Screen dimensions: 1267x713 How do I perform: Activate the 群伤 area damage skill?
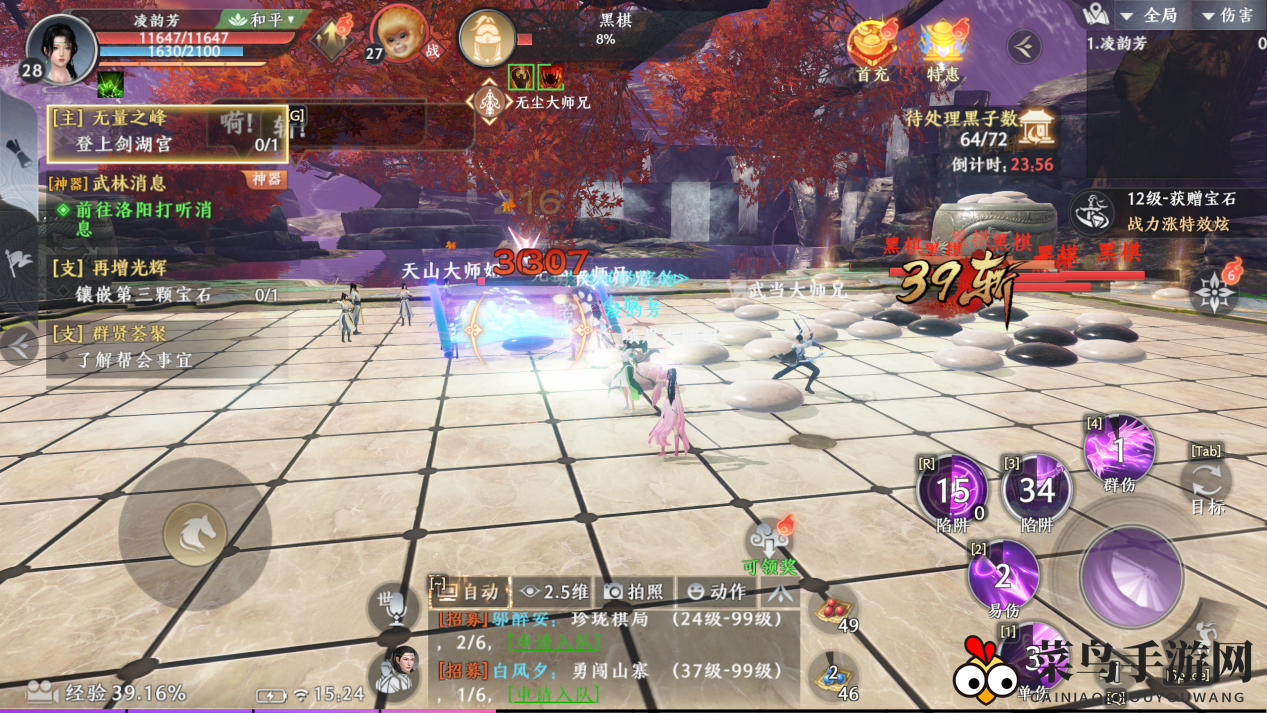point(1119,450)
